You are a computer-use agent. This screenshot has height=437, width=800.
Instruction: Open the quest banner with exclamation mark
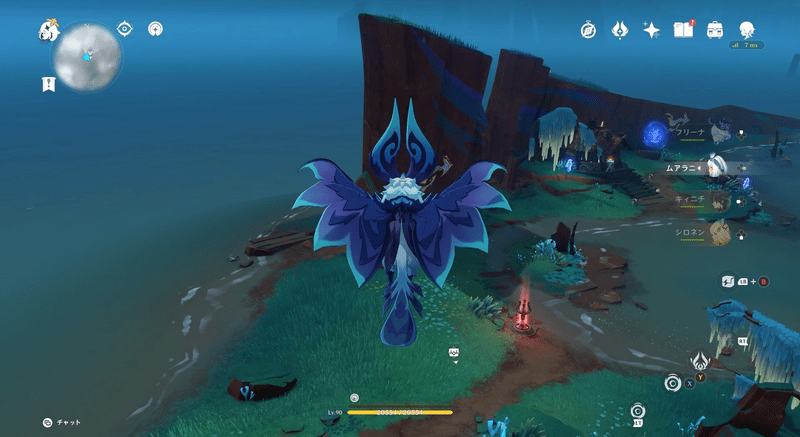coord(48,85)
